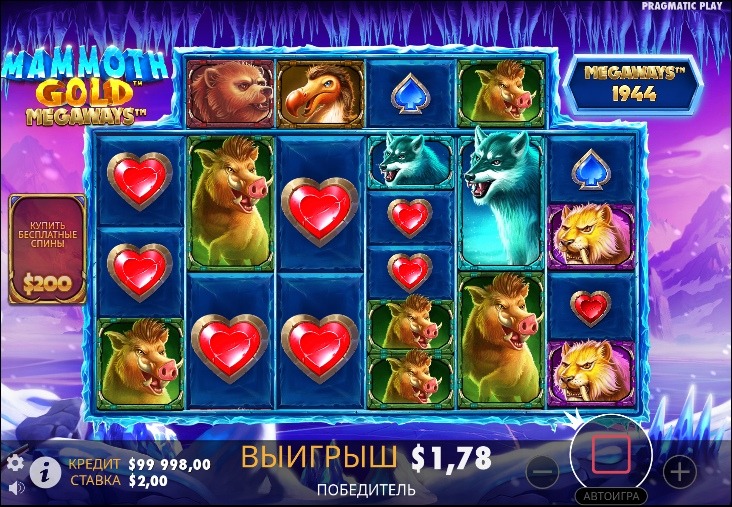Decrease the bet with the minus button
Viewport: 732px width, 507px height.
pyautogui.click(x=542, y=470)
